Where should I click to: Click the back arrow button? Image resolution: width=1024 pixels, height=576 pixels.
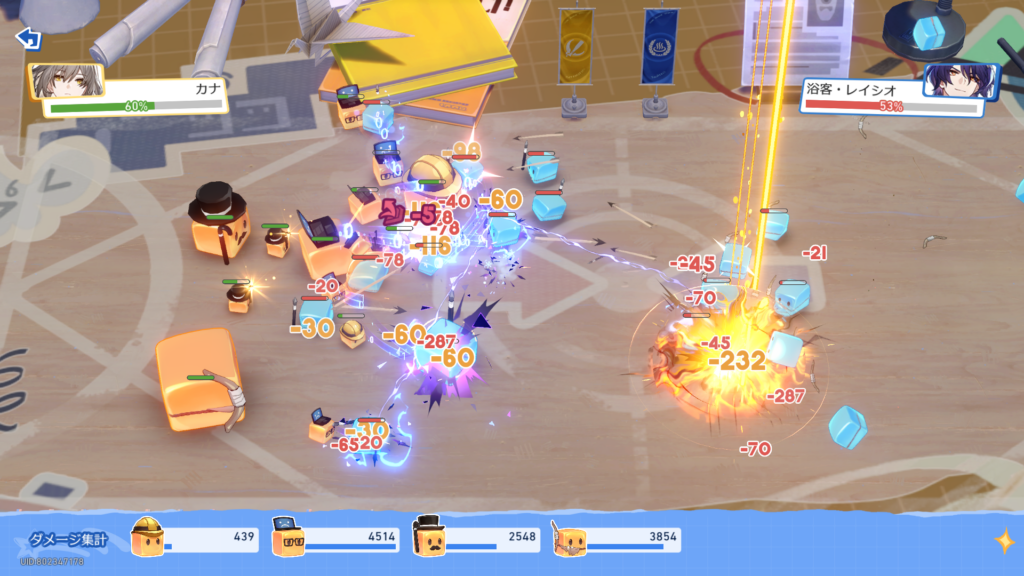[x=28, y=38]
